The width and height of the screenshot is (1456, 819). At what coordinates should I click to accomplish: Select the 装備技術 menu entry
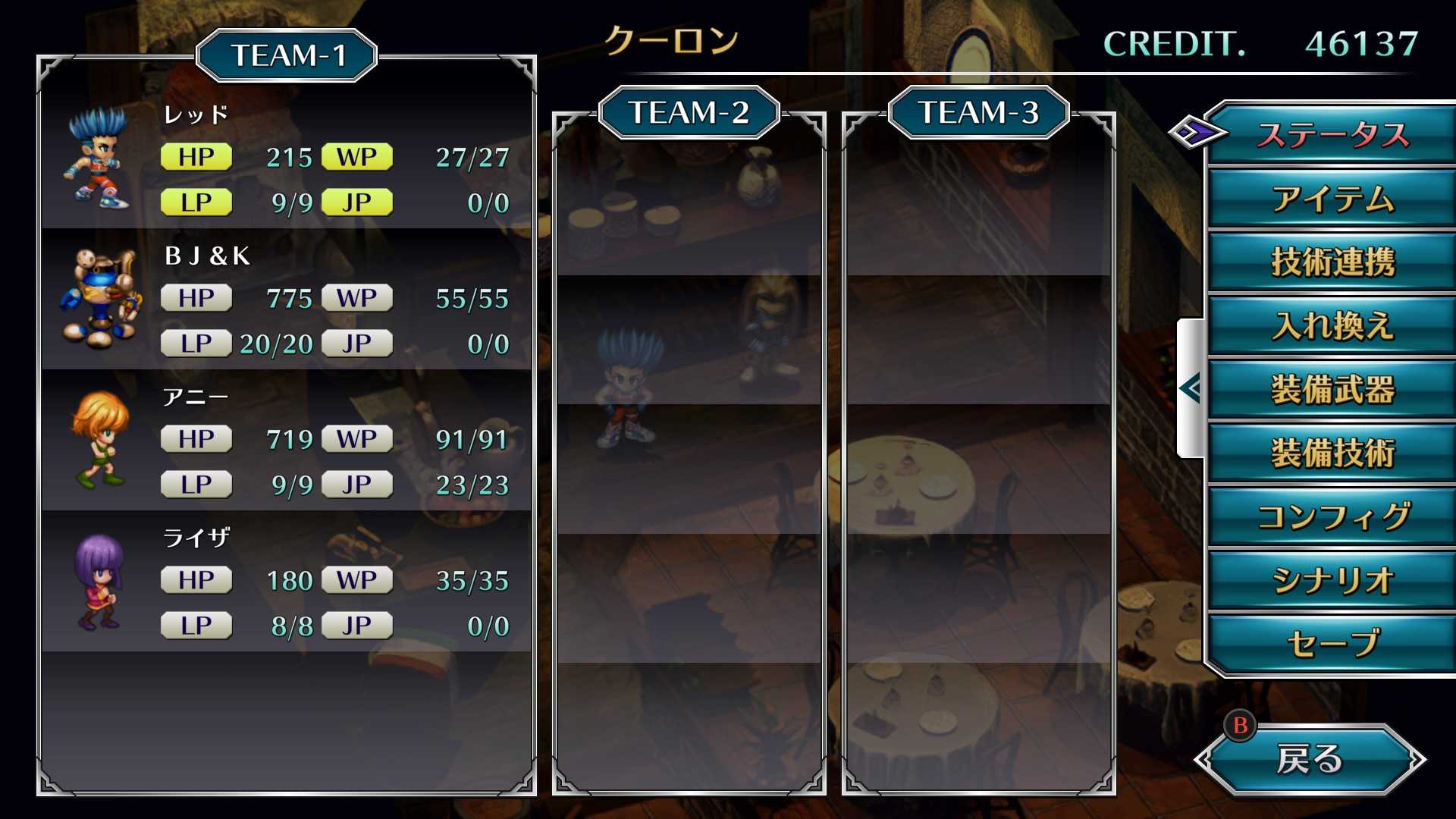point(1332,453)
